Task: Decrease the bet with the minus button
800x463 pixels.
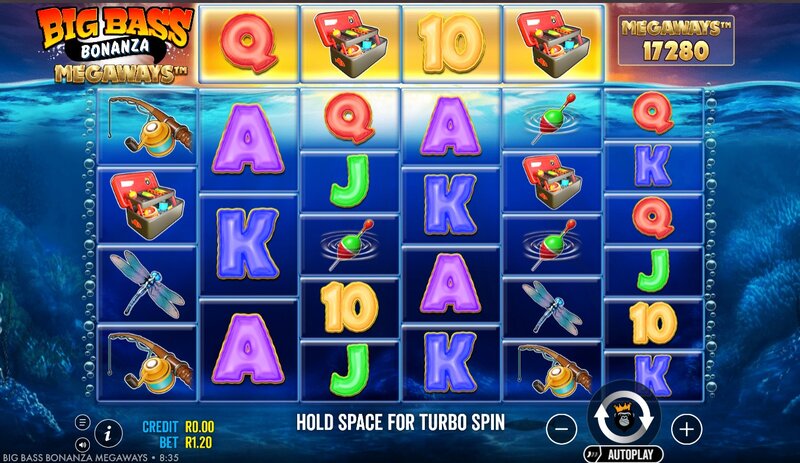Action: coord(562,429)
